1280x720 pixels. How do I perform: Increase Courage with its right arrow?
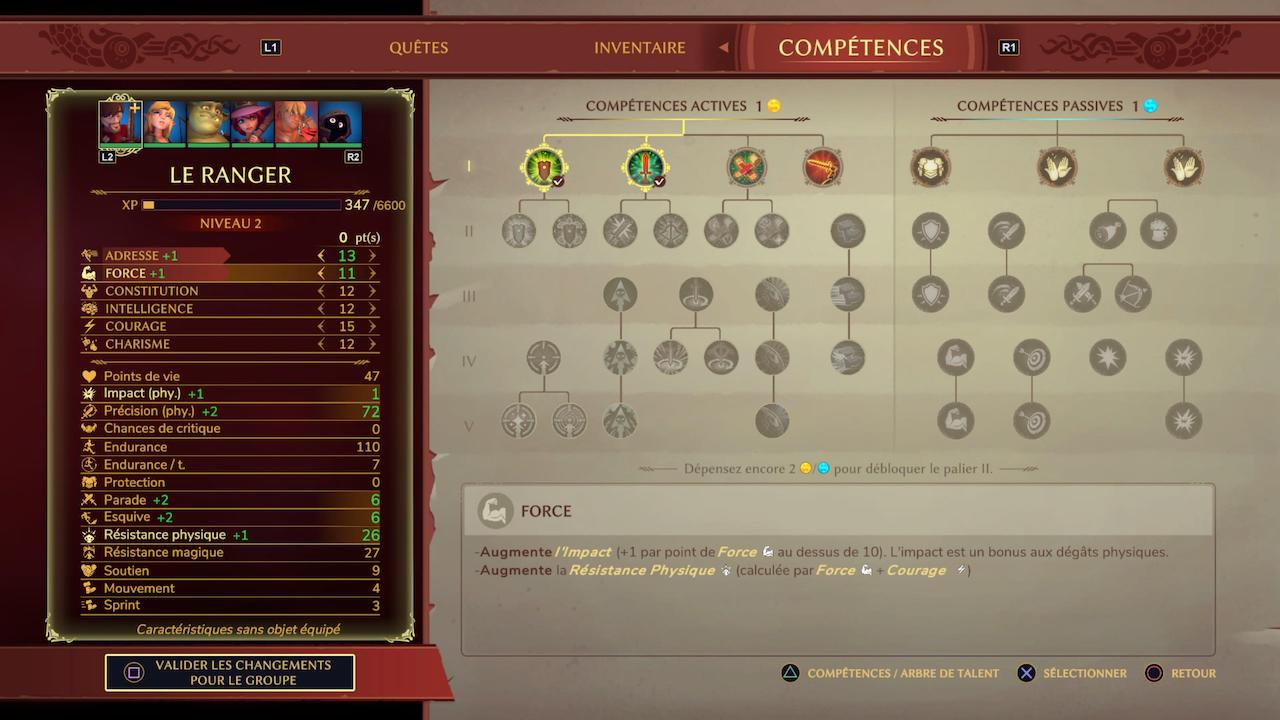(x=373, y=327)
